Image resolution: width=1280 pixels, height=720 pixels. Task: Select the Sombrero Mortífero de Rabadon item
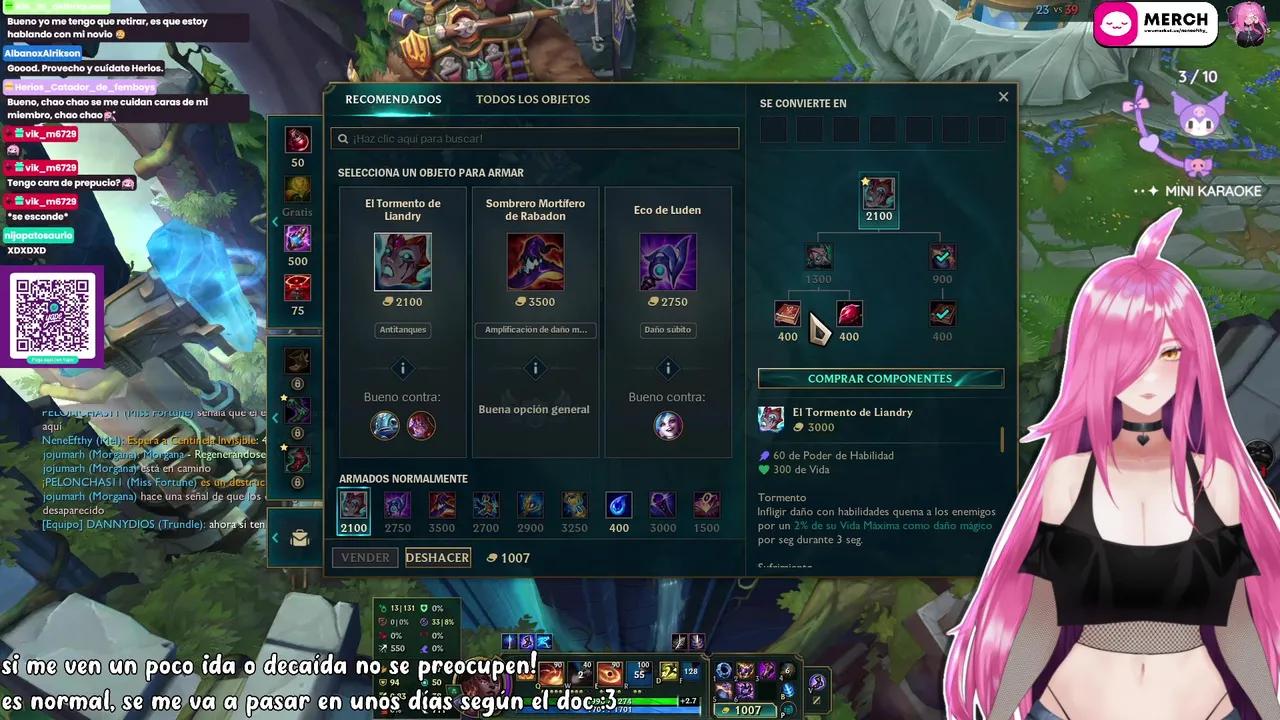535,262
